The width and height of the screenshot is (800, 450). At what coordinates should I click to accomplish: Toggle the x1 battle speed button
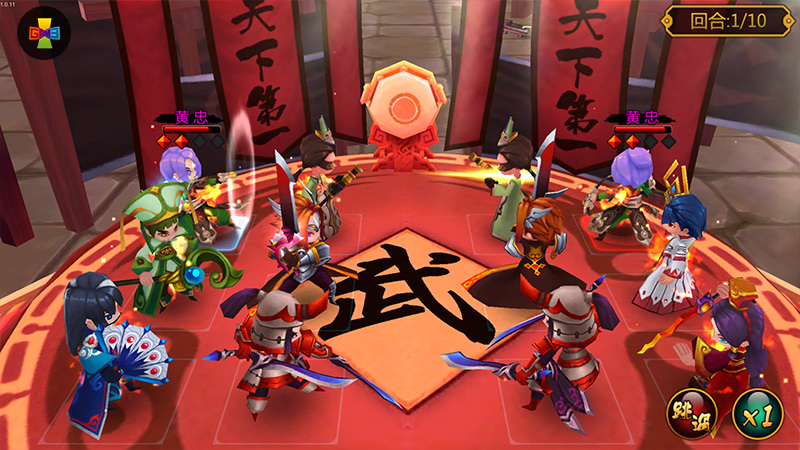(x=757, y=413)
